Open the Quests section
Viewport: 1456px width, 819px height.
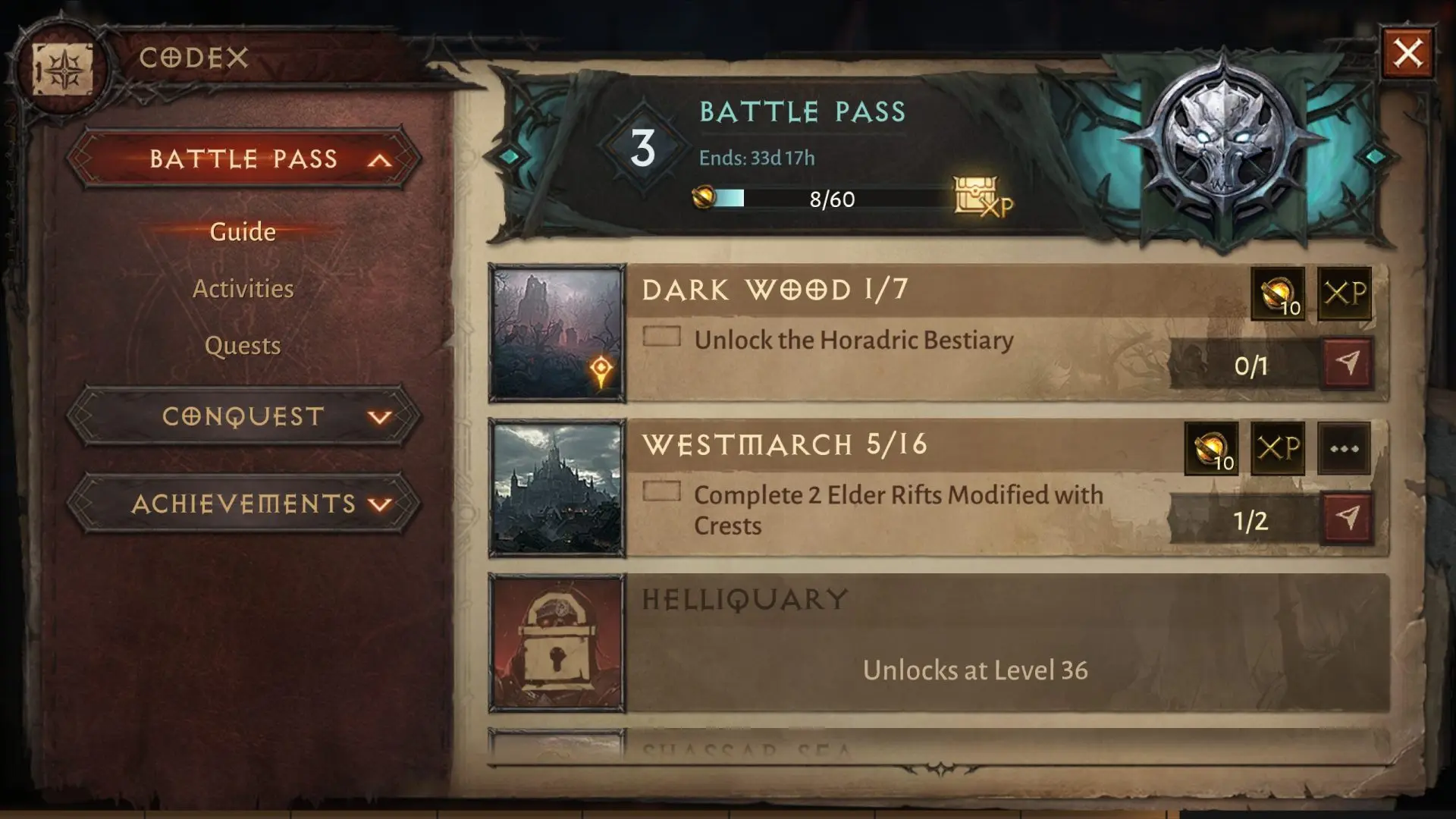click(243, 345)
